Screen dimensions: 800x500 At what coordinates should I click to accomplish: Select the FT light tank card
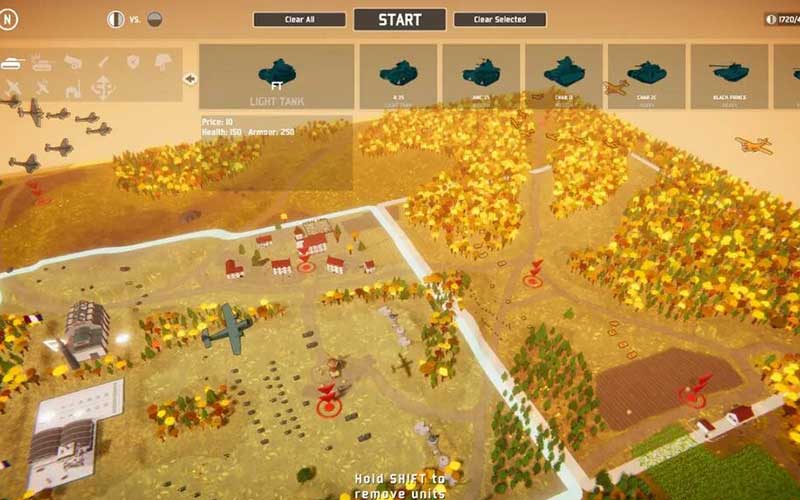(277, 76)
